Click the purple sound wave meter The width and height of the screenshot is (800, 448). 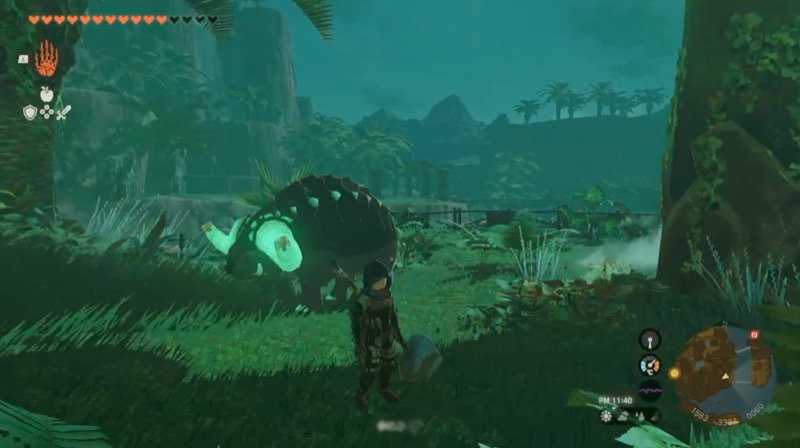point(650,391)
